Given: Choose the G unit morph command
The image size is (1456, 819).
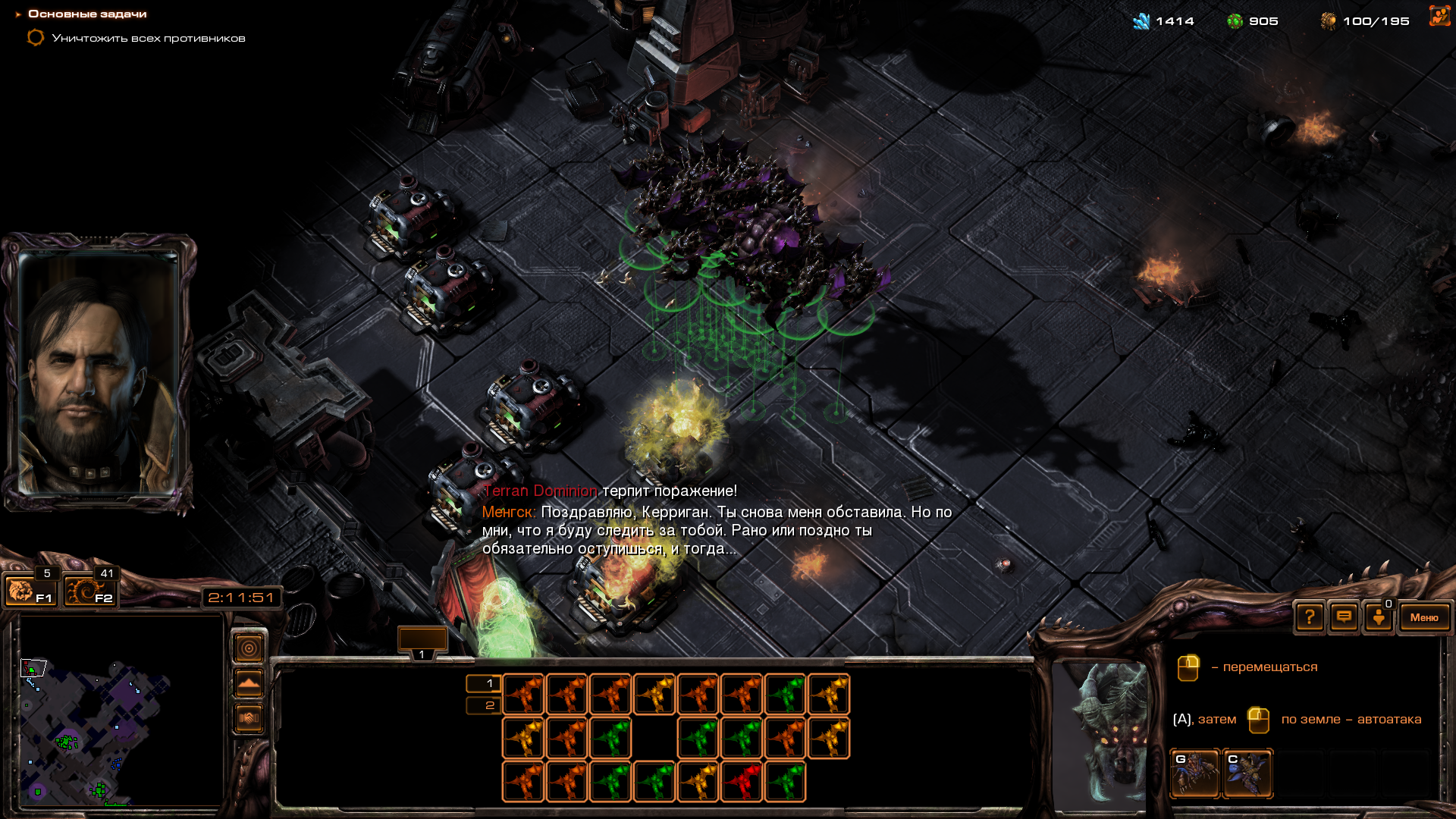Looking at the screenshot, I should 1195,773.
